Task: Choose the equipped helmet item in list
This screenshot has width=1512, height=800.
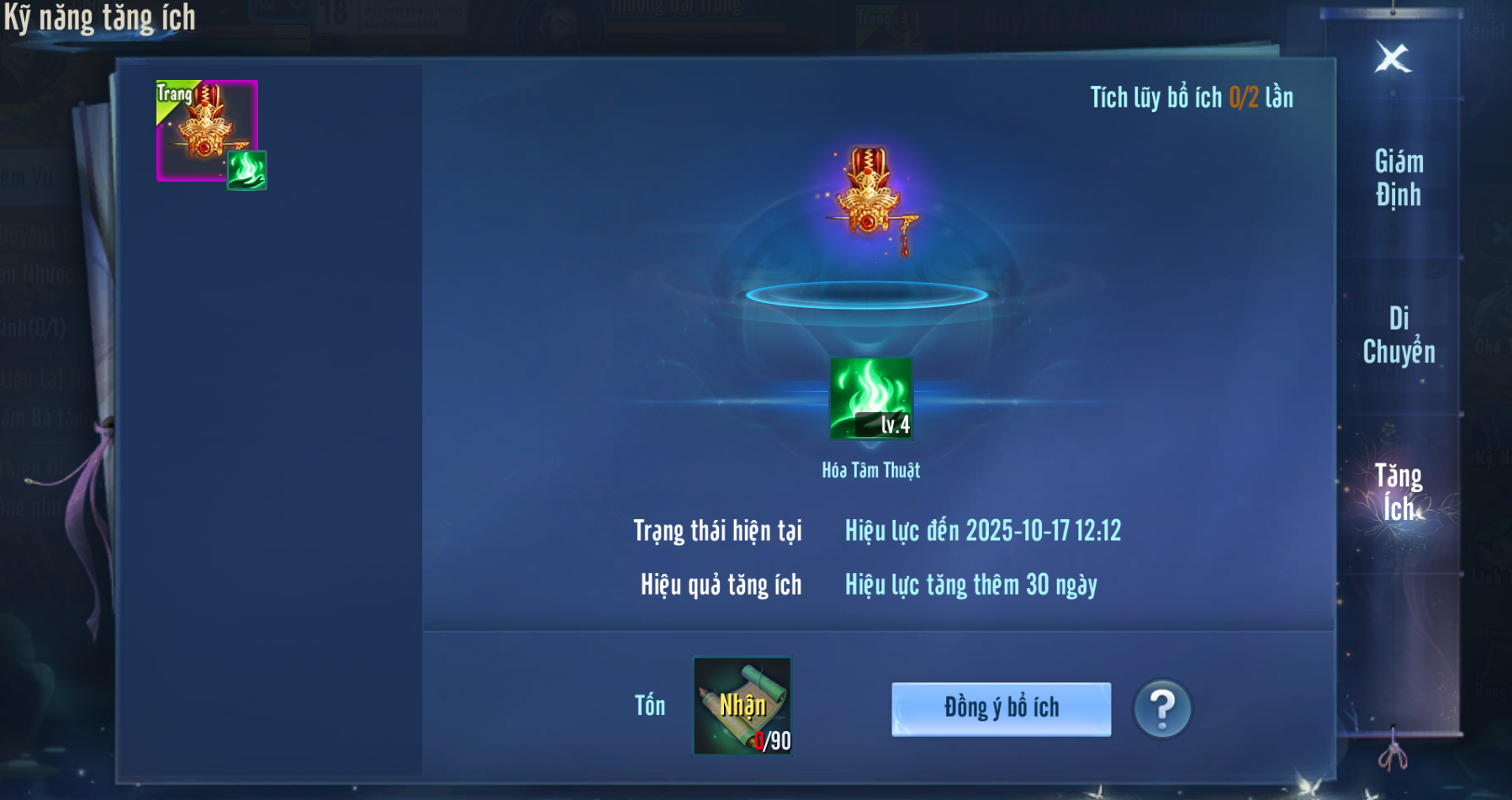Action: 207,130
